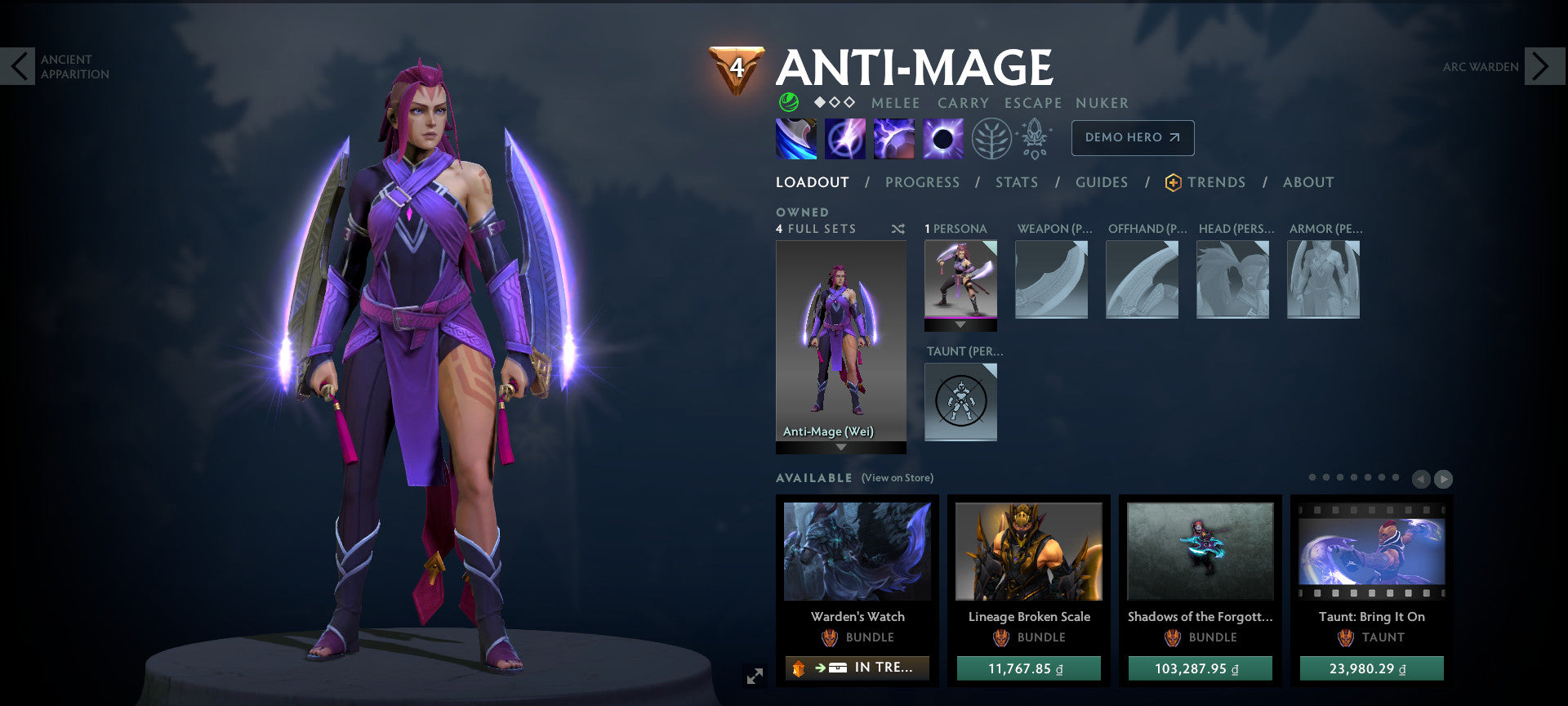Switch to the PROGRESS tab
Viewport: 1568px width, 706px height.
922,182
